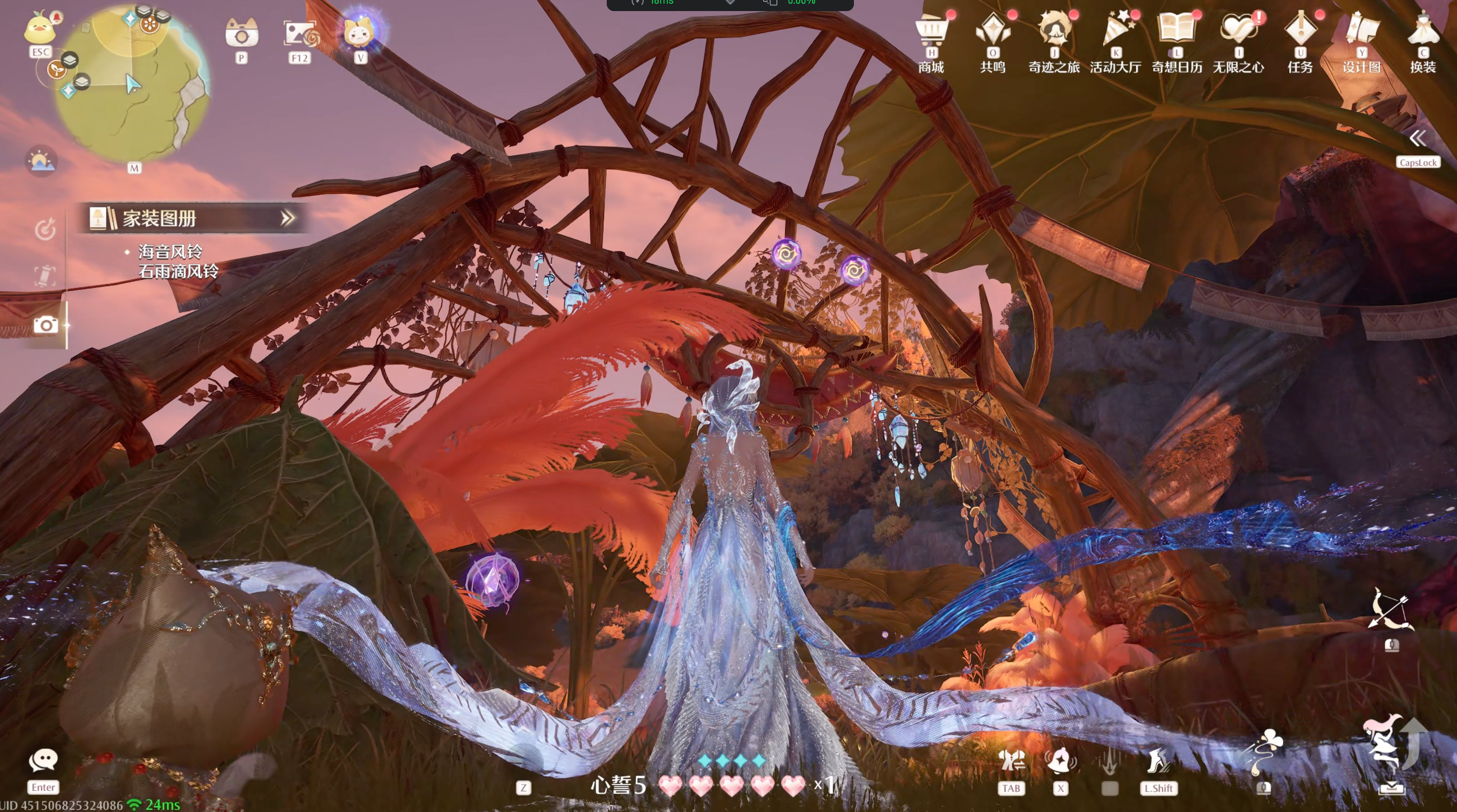Expand the 家装图册 tracker panel
1457x812 pixels.
[x=288, y=218]
